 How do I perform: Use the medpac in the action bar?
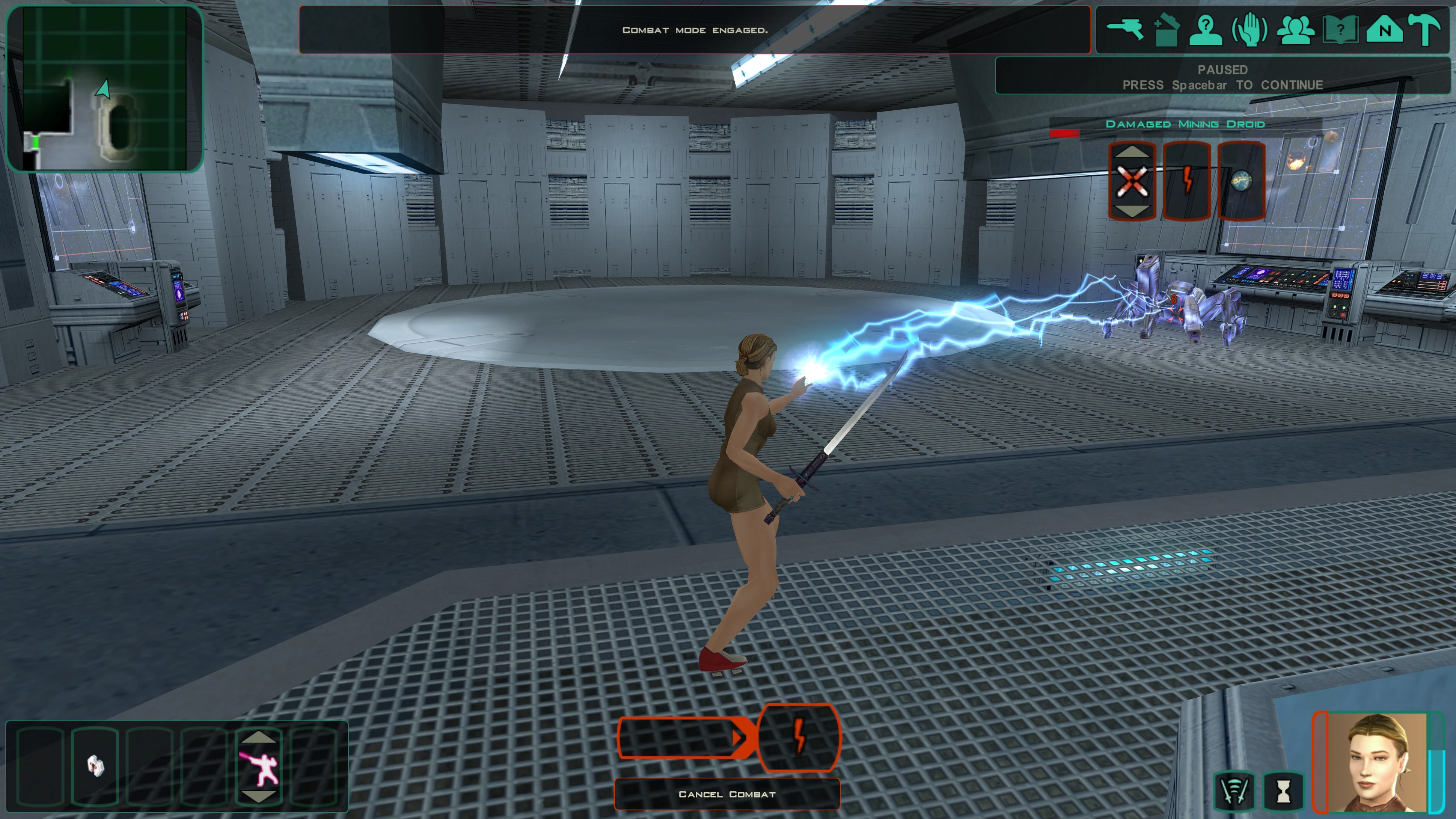click(95, 766)
